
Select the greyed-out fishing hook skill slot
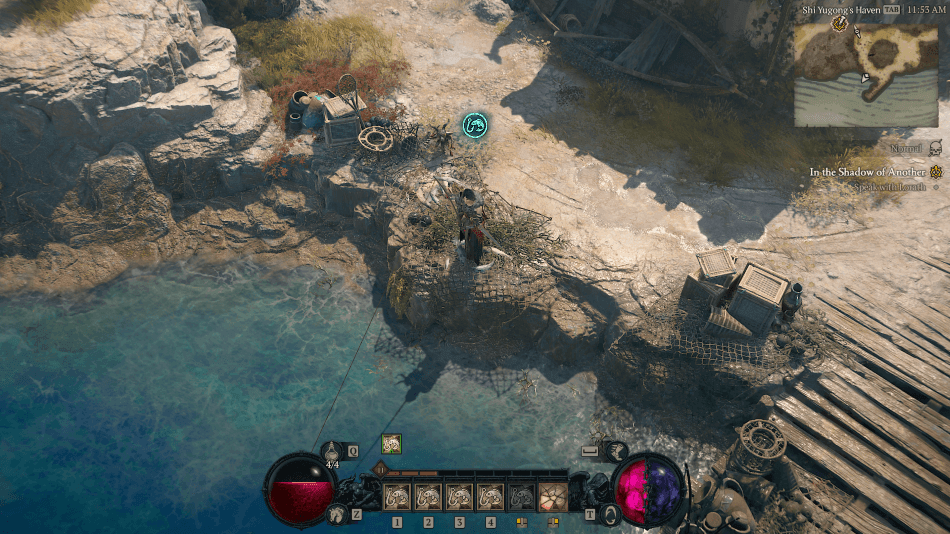(x=521, y=496)
